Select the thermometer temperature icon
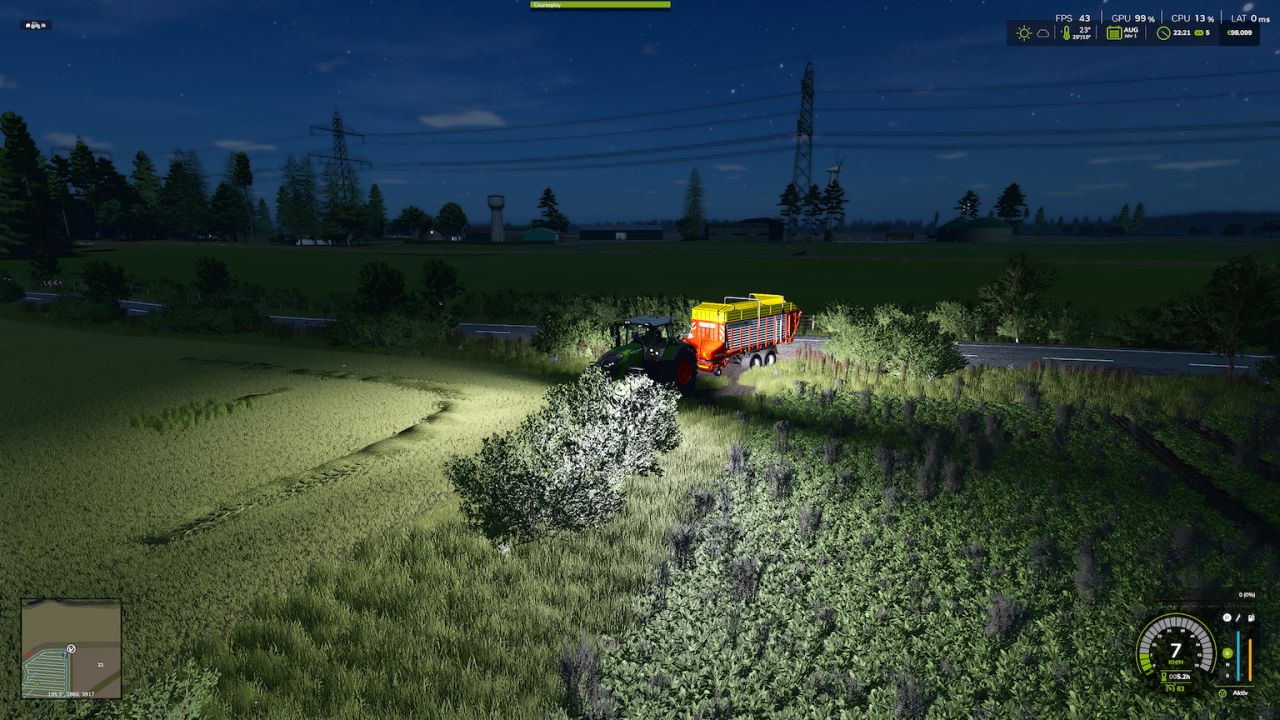 (1066, 33)
